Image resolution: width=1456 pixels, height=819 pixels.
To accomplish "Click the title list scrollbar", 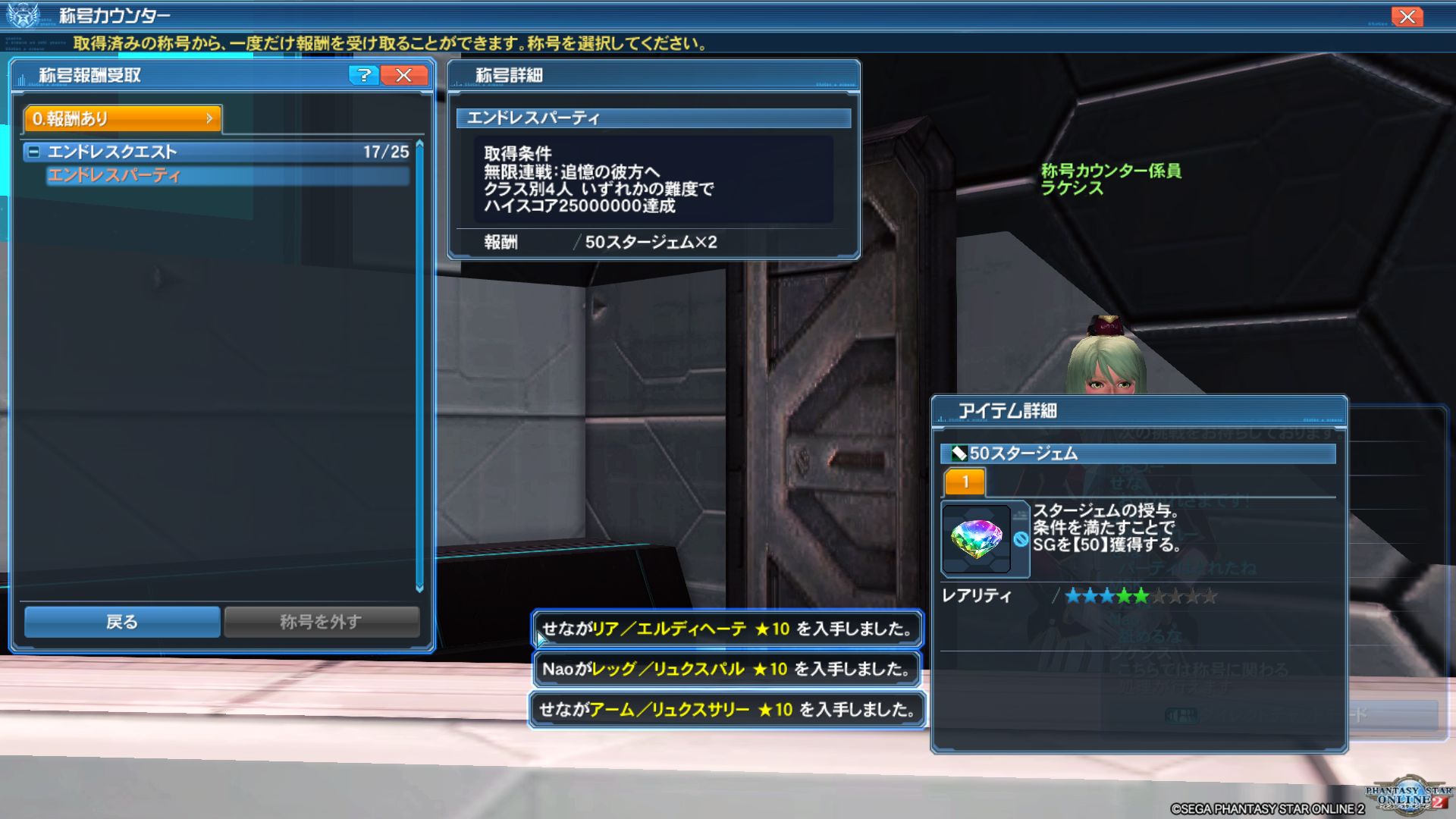I will pos(419,364).
